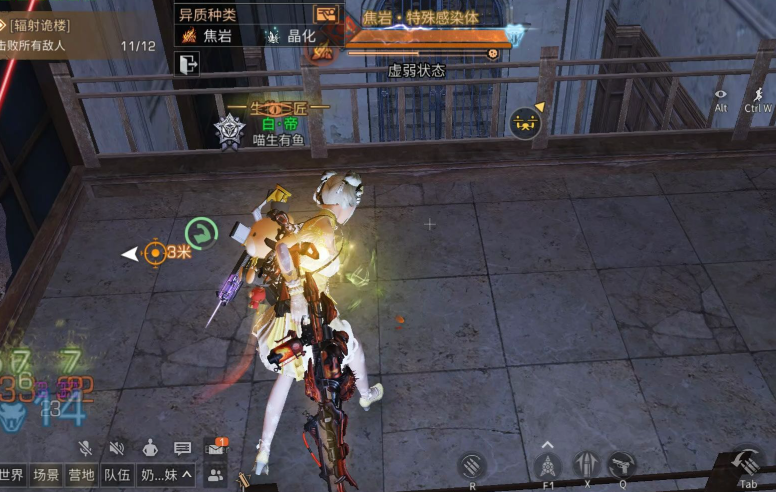Switch to the 场景 scene chat channel

coord(45,475)
